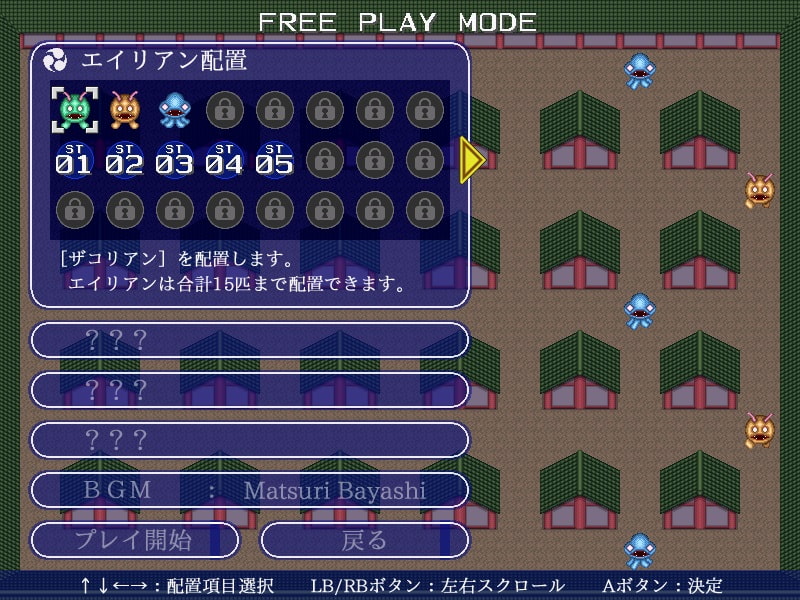
Task: Go back with the 戻る button
Action: (x=365, y=540)
